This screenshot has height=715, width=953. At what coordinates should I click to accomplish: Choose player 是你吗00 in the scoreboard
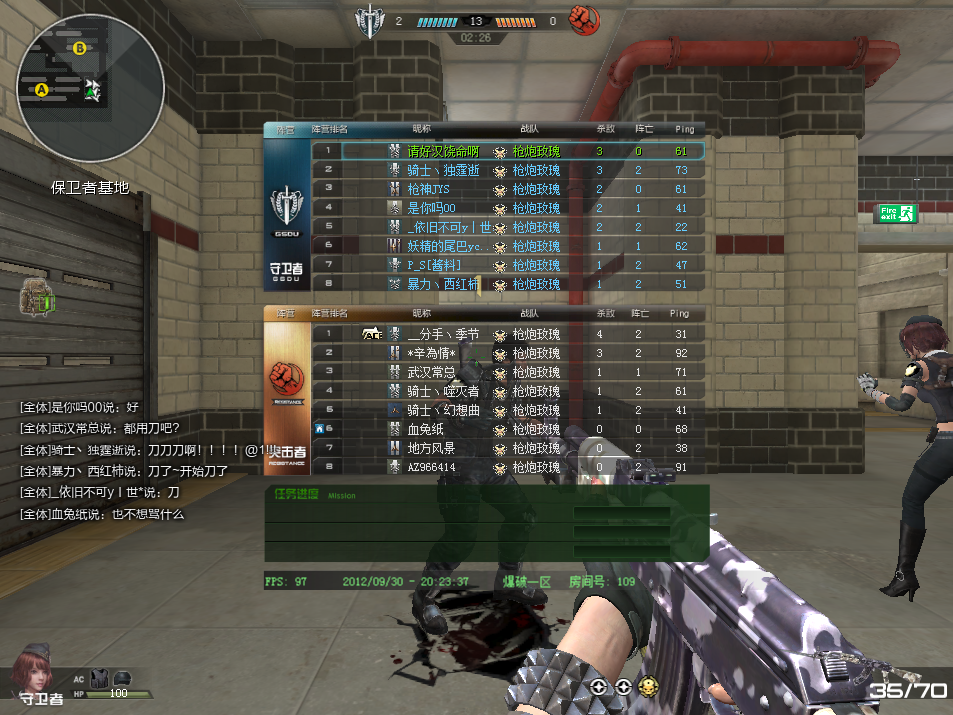pyautogui.click(x=432, y=208)
